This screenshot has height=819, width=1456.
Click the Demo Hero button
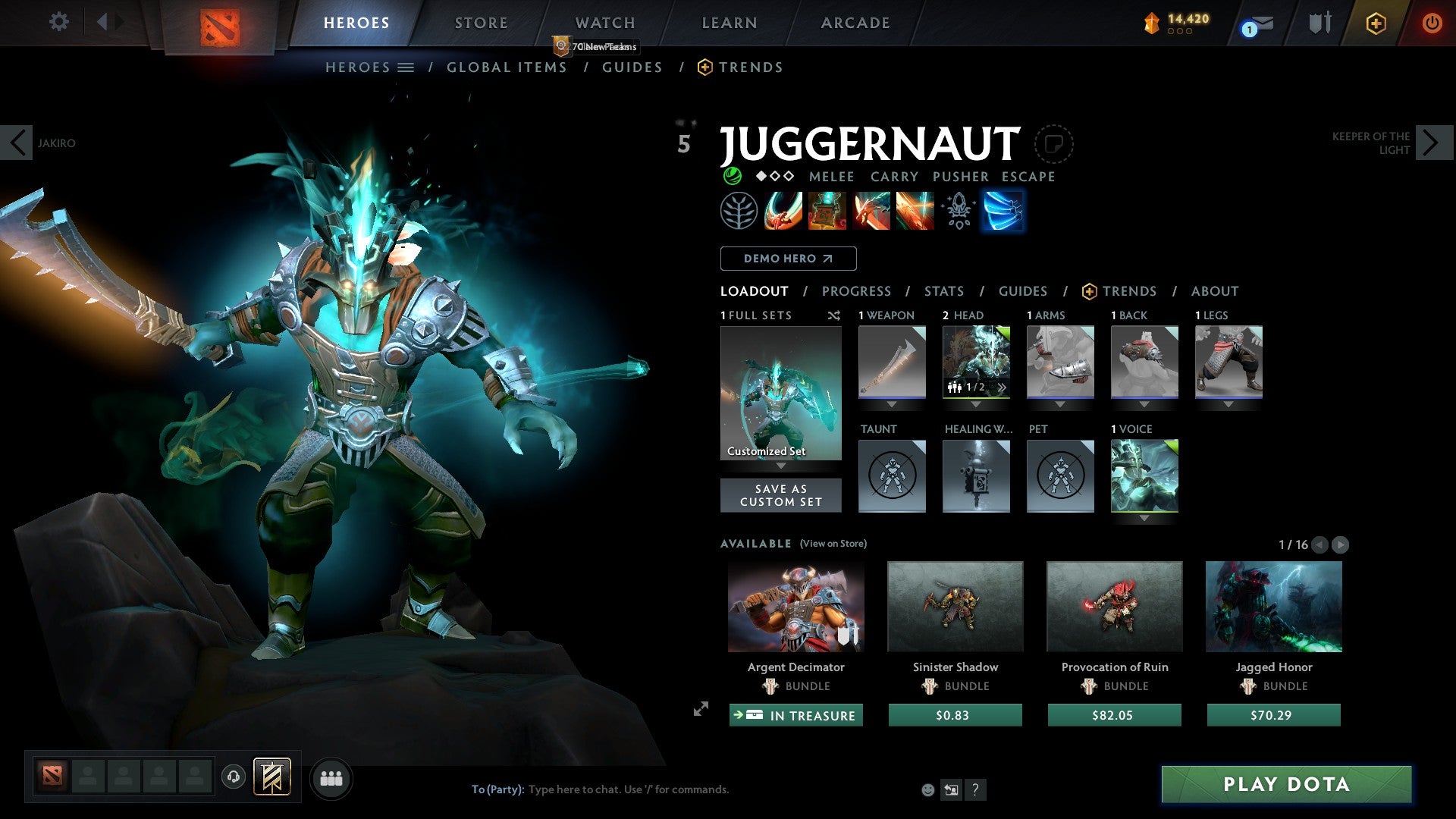click(787, 259)
